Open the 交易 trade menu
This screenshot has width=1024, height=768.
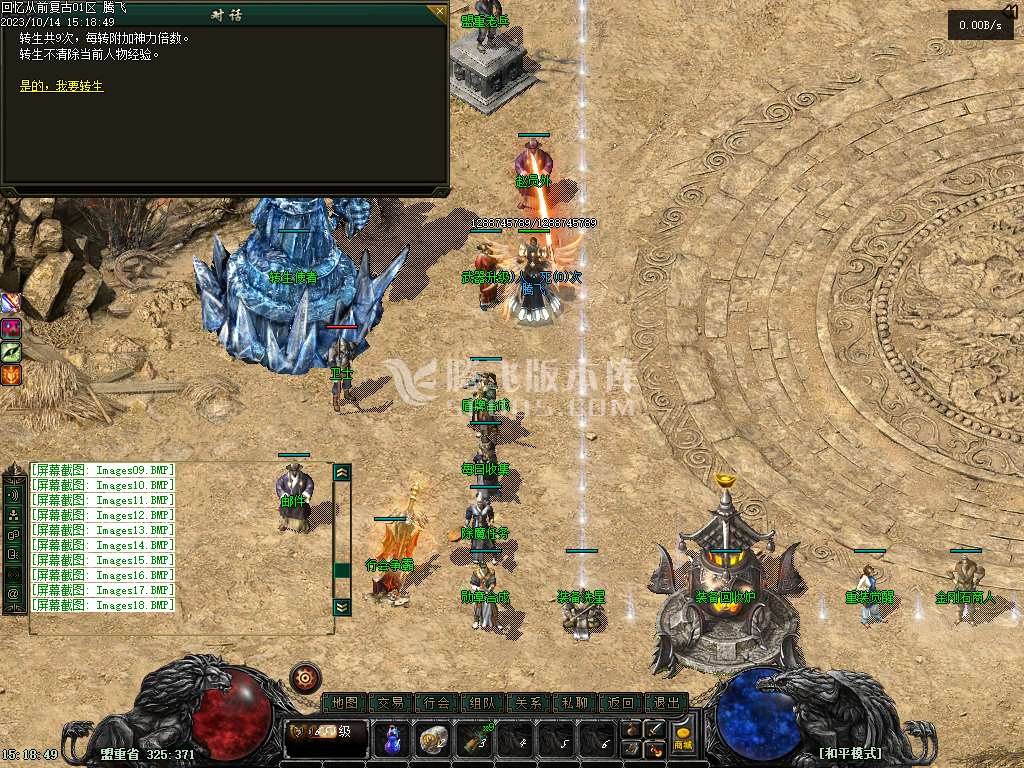[x=391, y=703]
